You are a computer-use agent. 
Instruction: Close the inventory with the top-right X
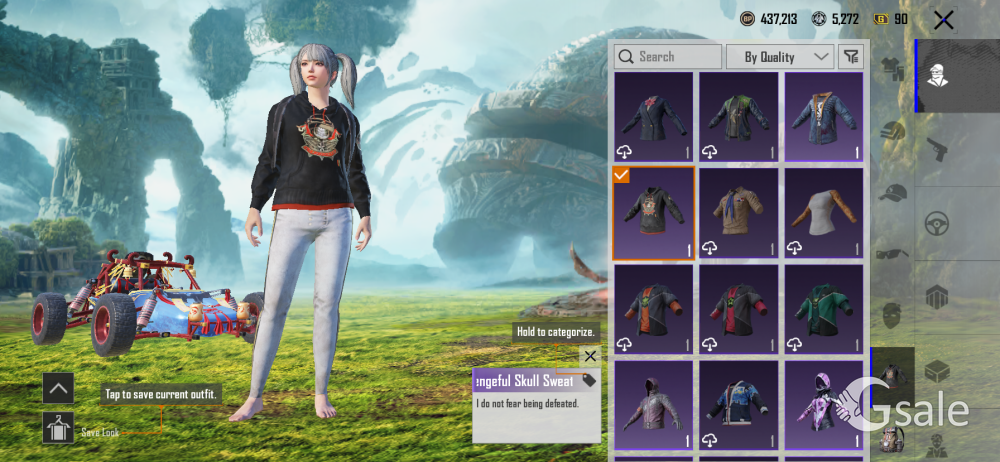coord(943,20)
